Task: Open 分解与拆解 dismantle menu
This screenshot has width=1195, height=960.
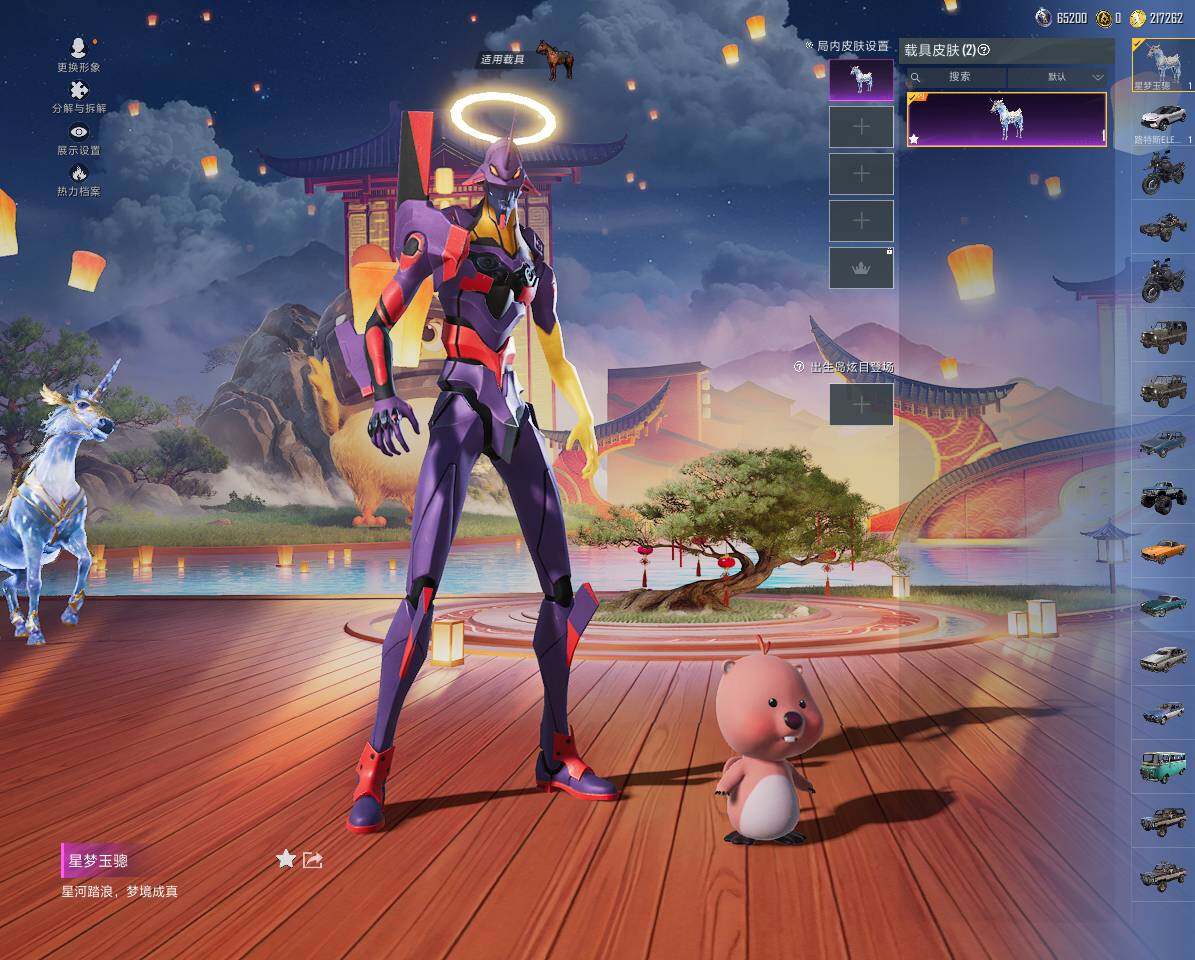Action: click(79, 91)
